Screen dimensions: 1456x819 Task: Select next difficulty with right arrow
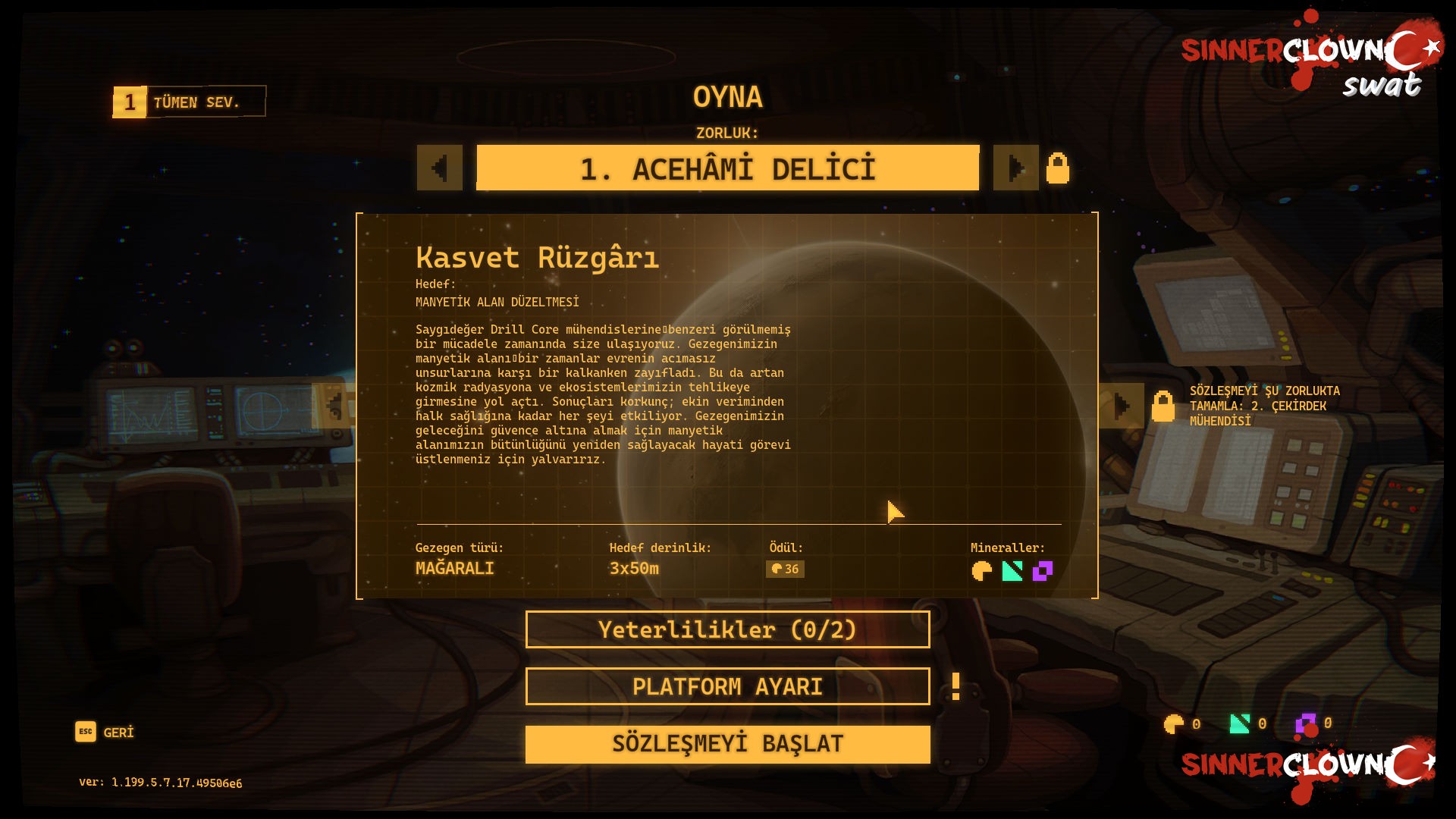1015,168
